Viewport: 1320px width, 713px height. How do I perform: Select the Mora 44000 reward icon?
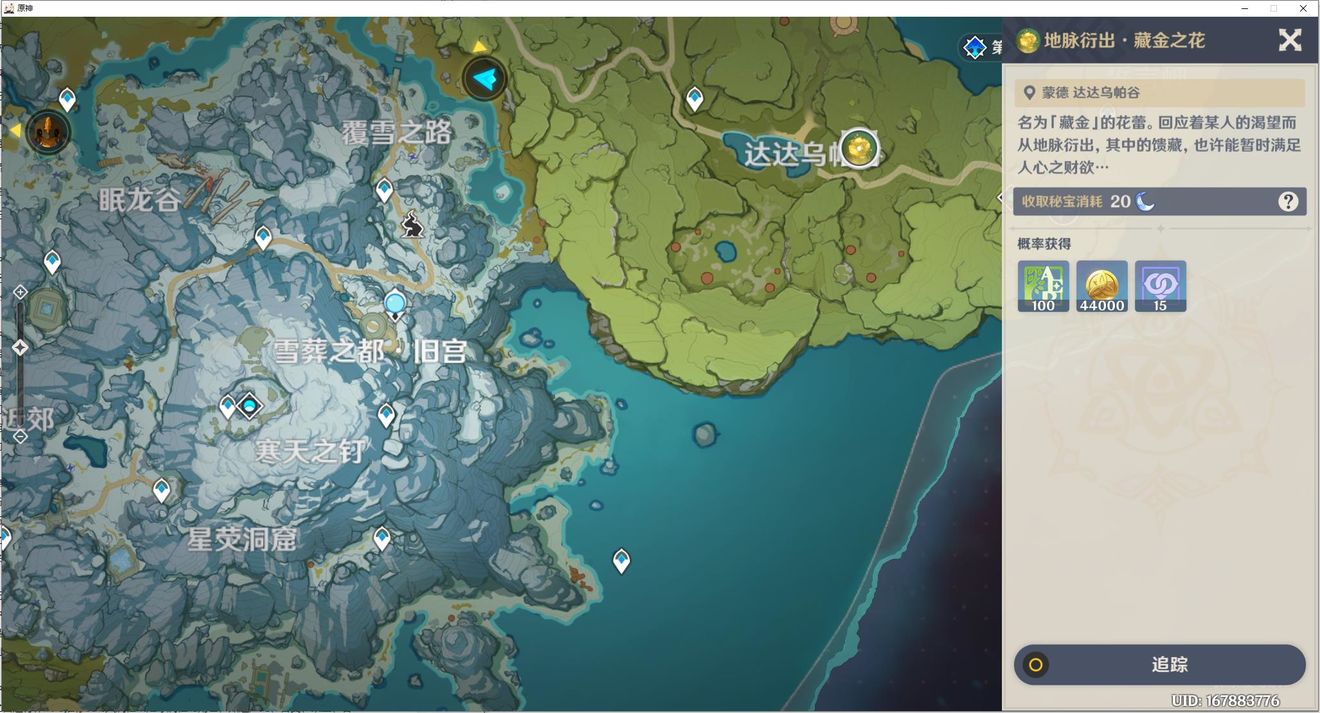1102,286
